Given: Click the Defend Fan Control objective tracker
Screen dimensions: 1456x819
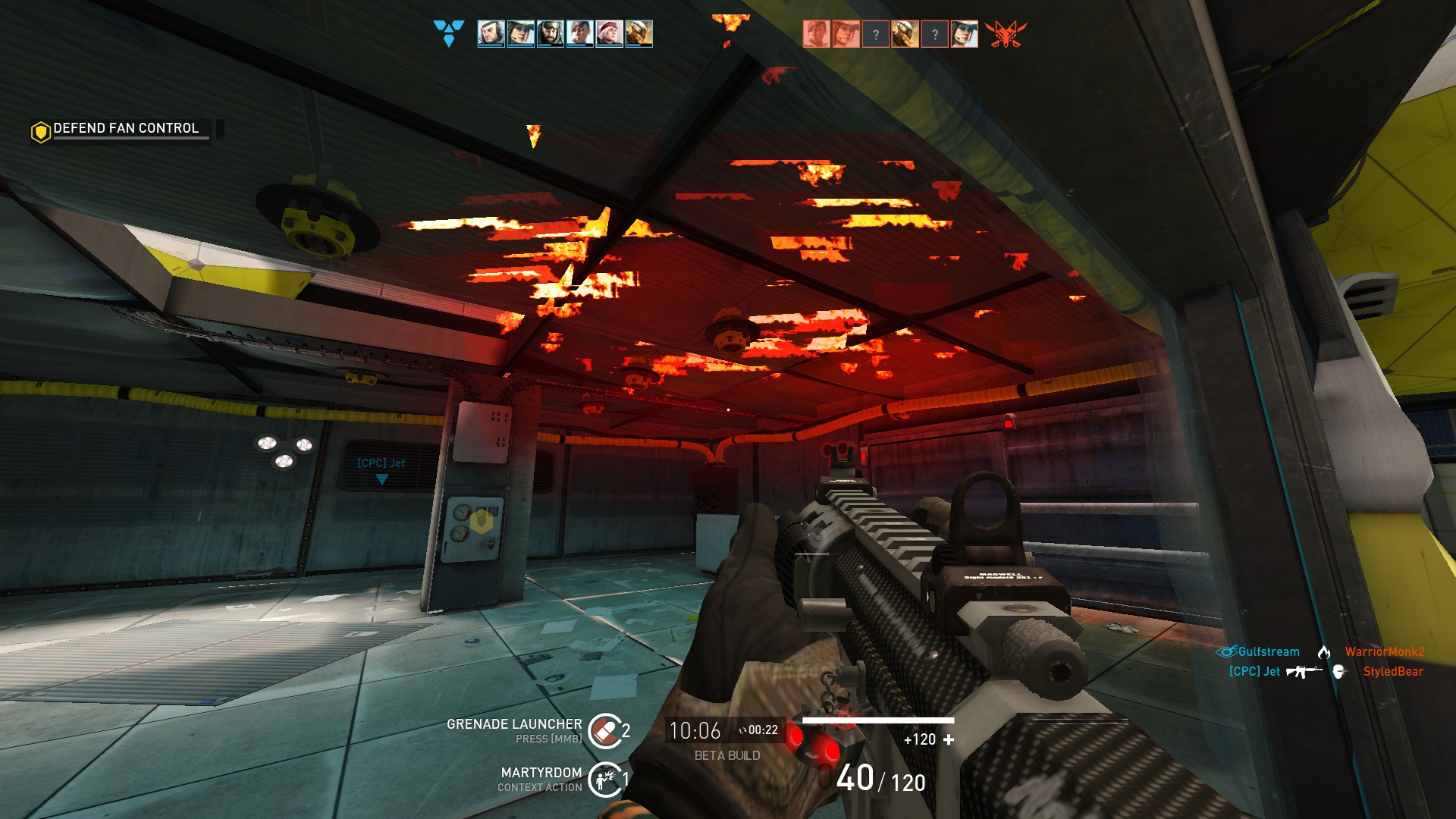Looking at the screenshot, I should [x=126, y=129].
